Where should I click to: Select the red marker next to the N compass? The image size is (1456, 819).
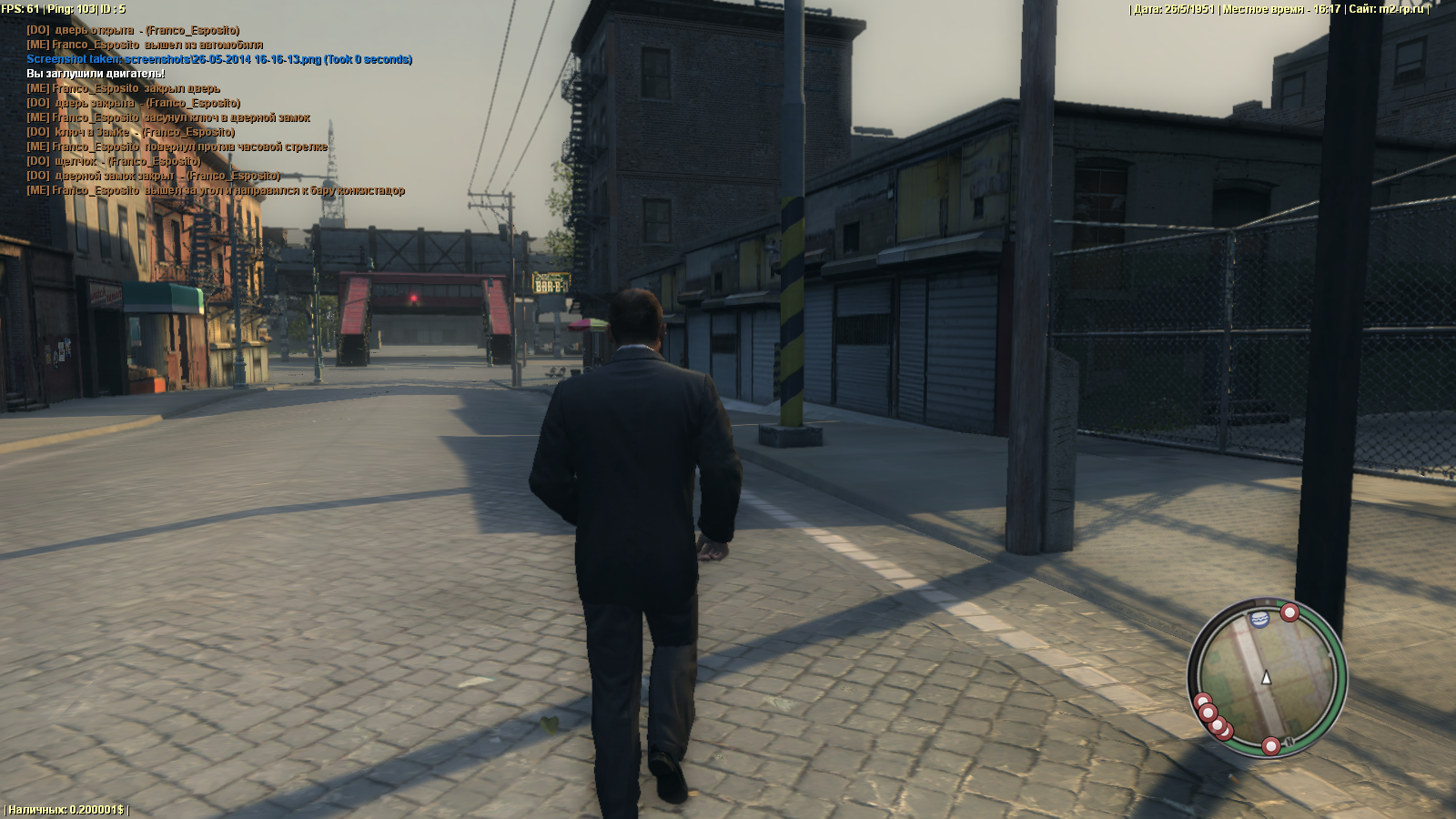[x=1270, y=747]
